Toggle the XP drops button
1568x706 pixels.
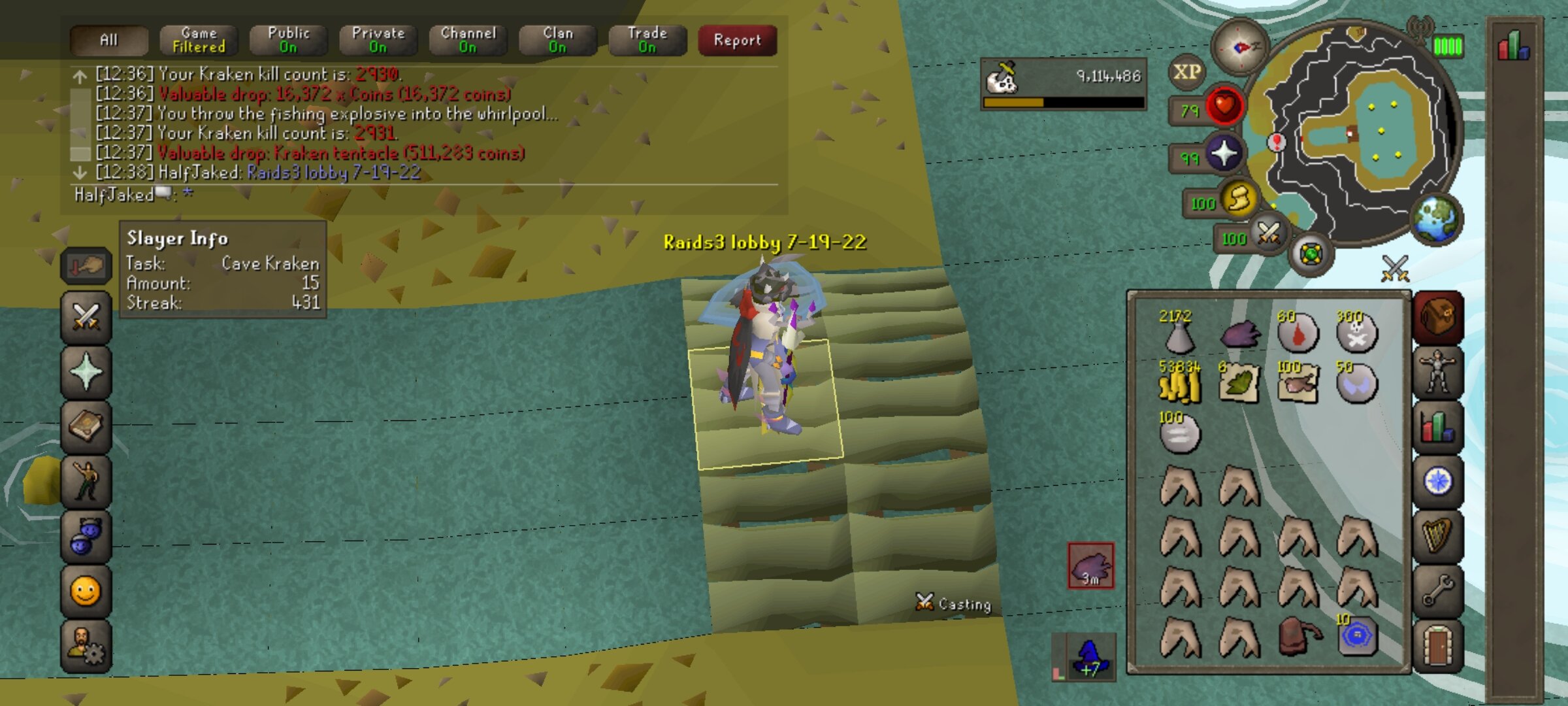click(x=1186, y=72)
